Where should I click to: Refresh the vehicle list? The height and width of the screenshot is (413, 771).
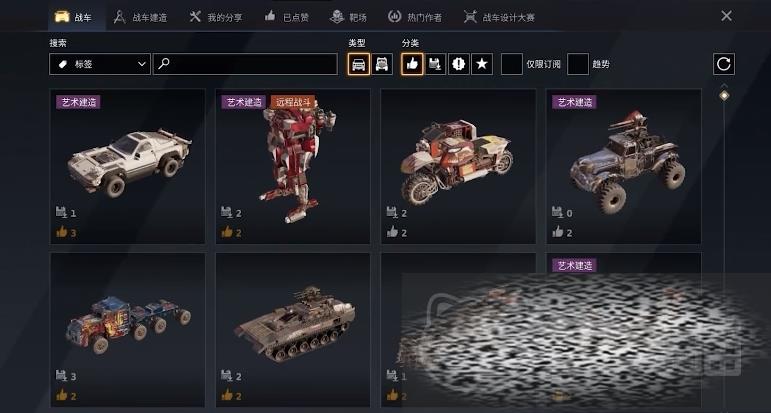point(724,64)
